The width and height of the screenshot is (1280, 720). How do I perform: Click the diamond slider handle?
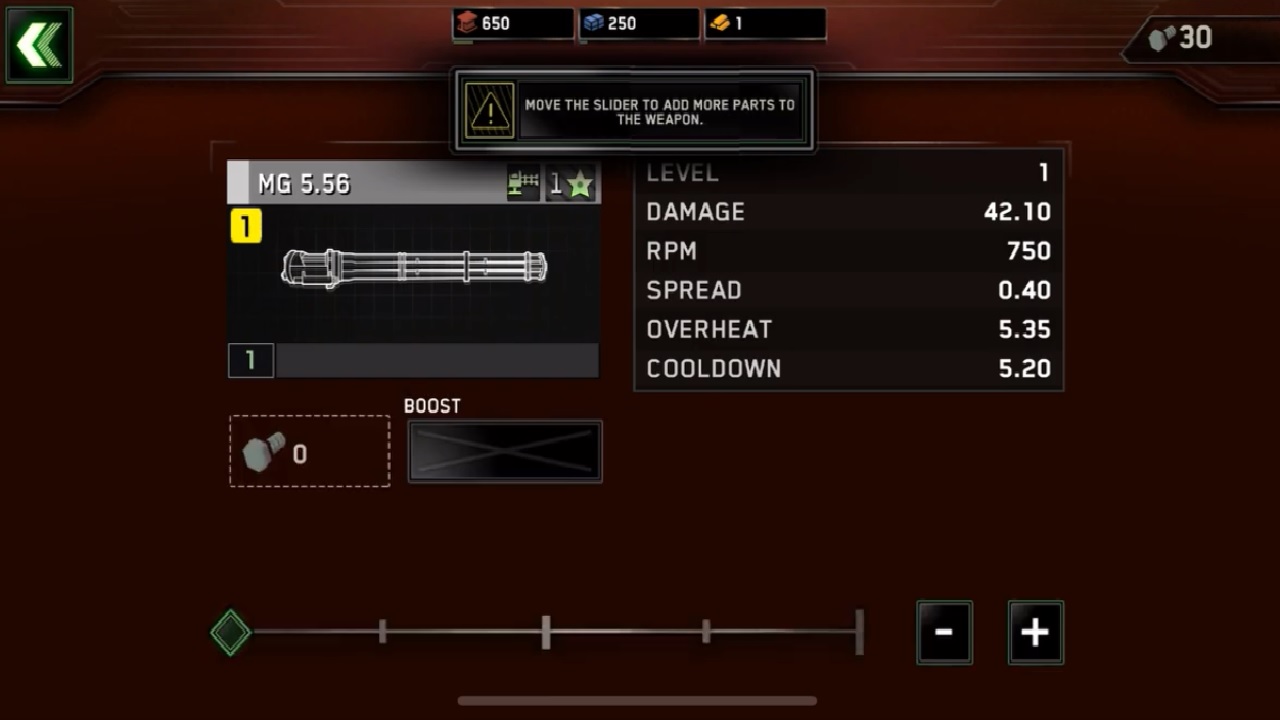(230, 632)
